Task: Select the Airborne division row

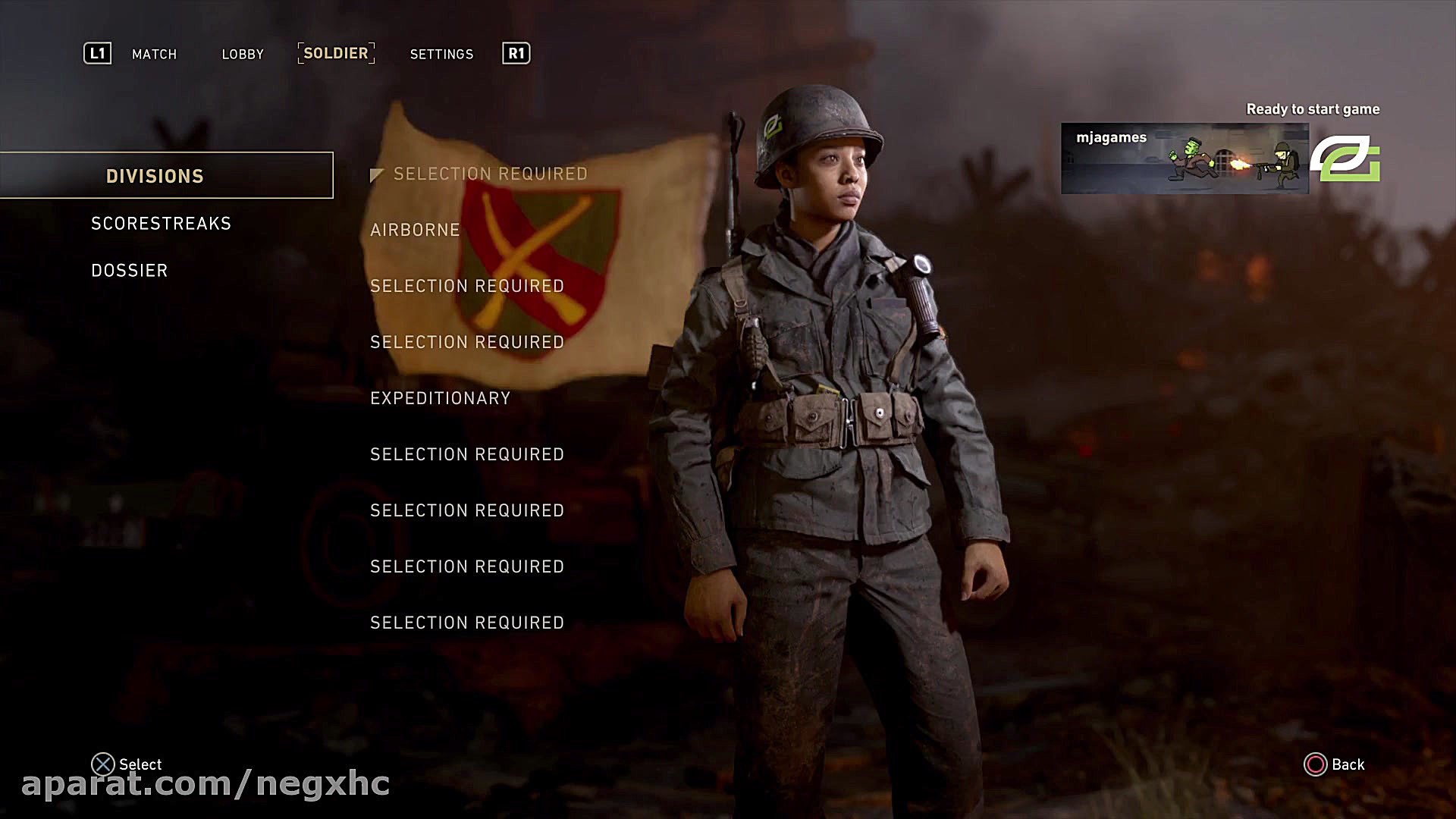Action: click(x=415, y=230)
